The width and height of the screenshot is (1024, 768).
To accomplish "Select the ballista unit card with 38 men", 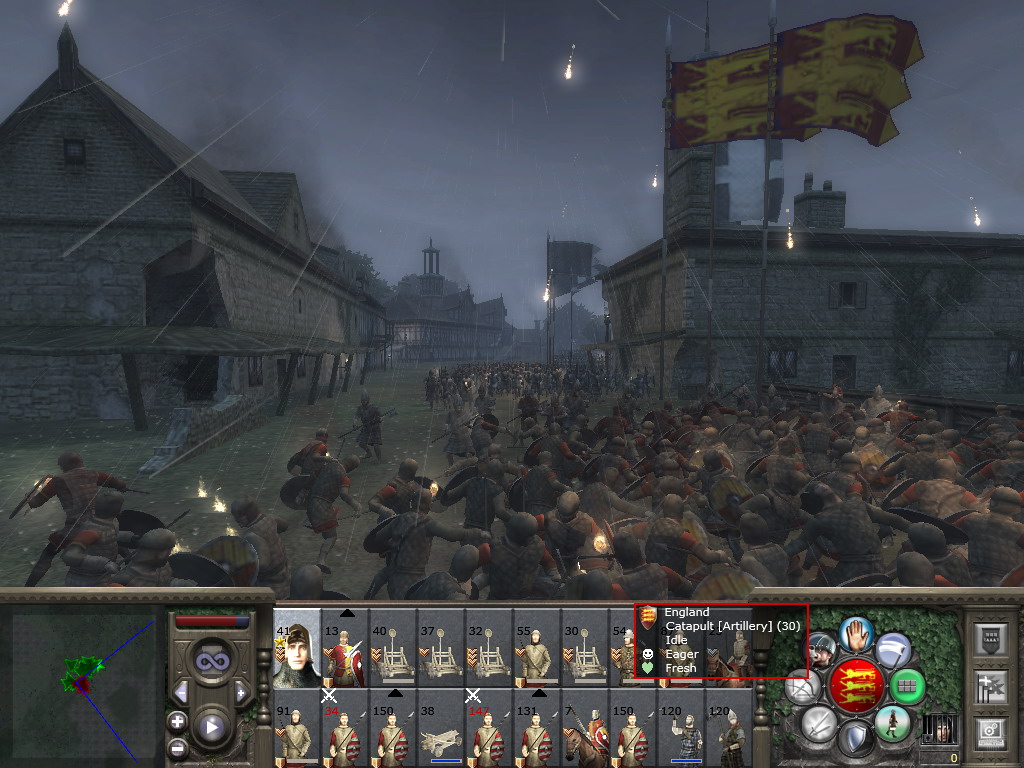I will click(x=441, y=728).
